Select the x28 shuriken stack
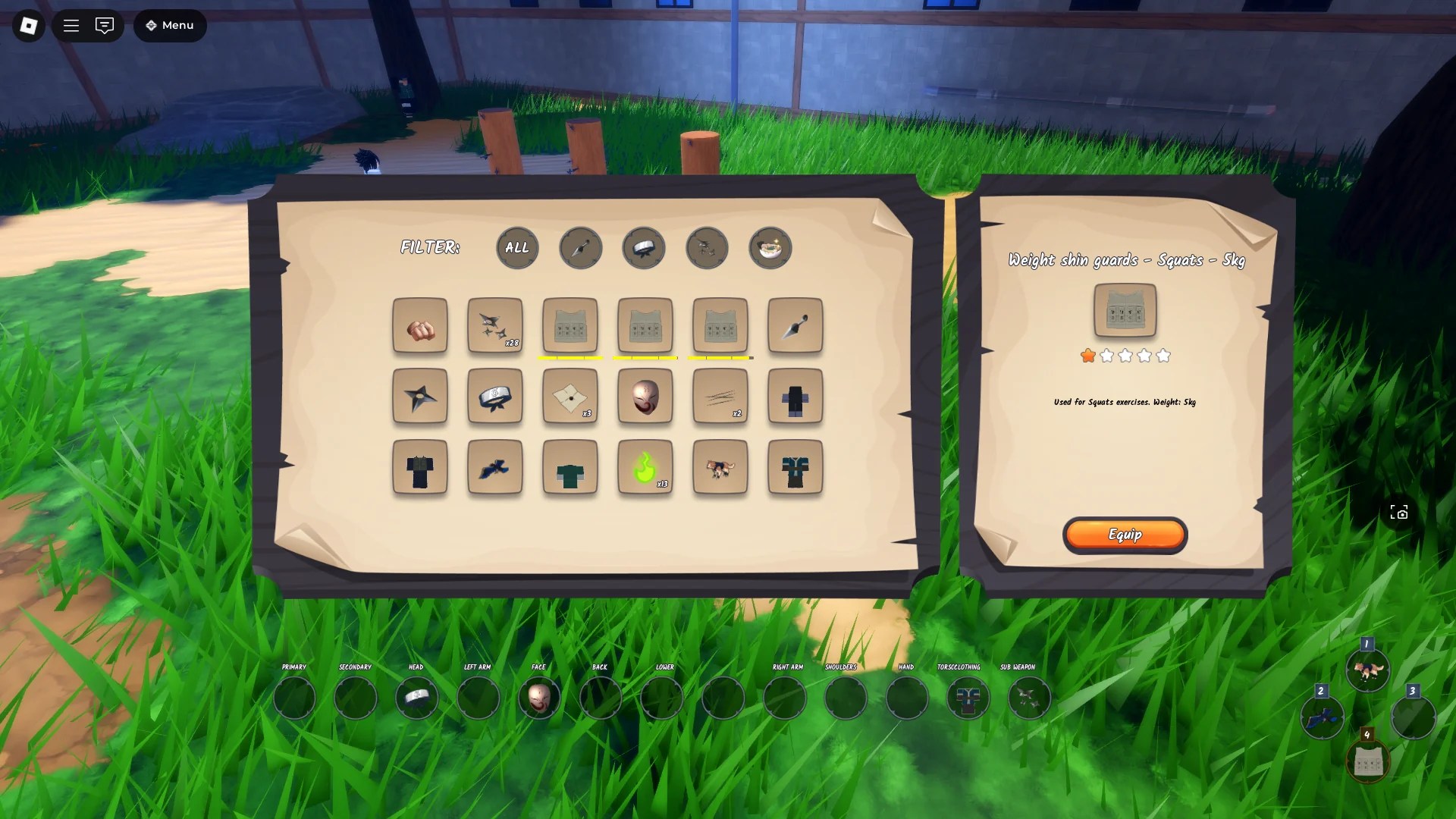 (x=494, y=326)
